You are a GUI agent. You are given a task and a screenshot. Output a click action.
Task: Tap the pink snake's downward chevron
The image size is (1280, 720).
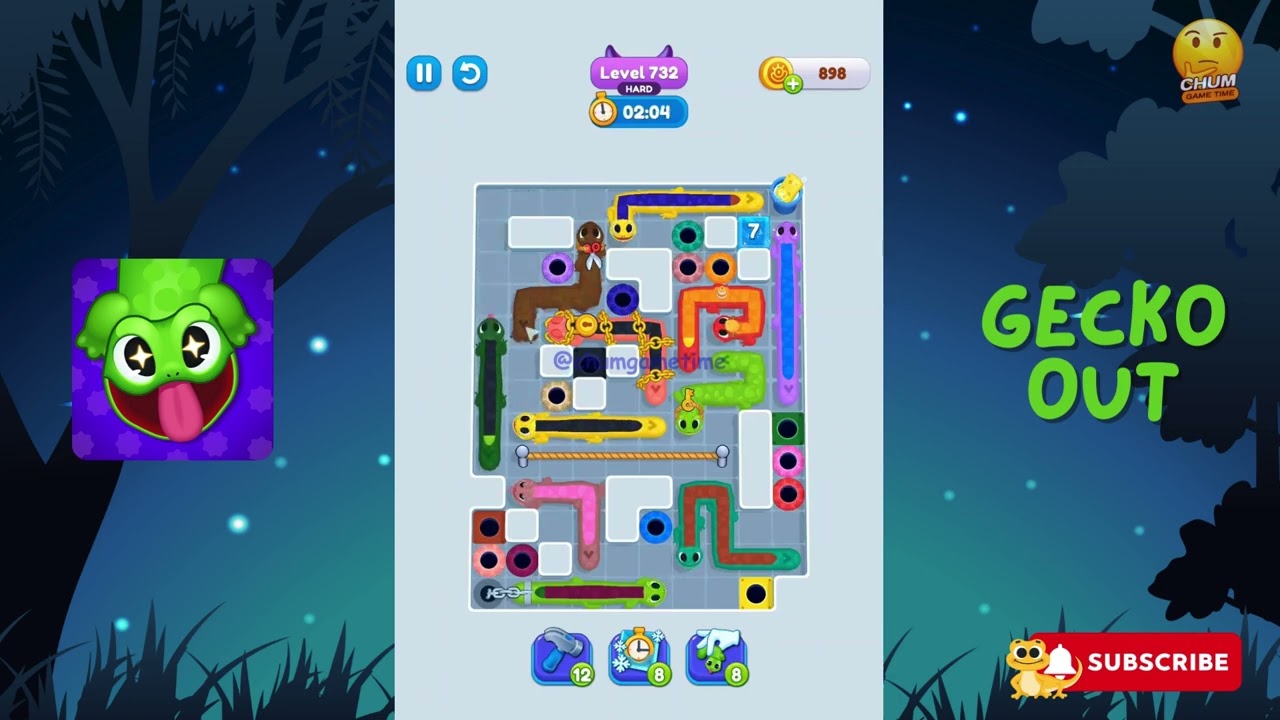tap(588, 554)
